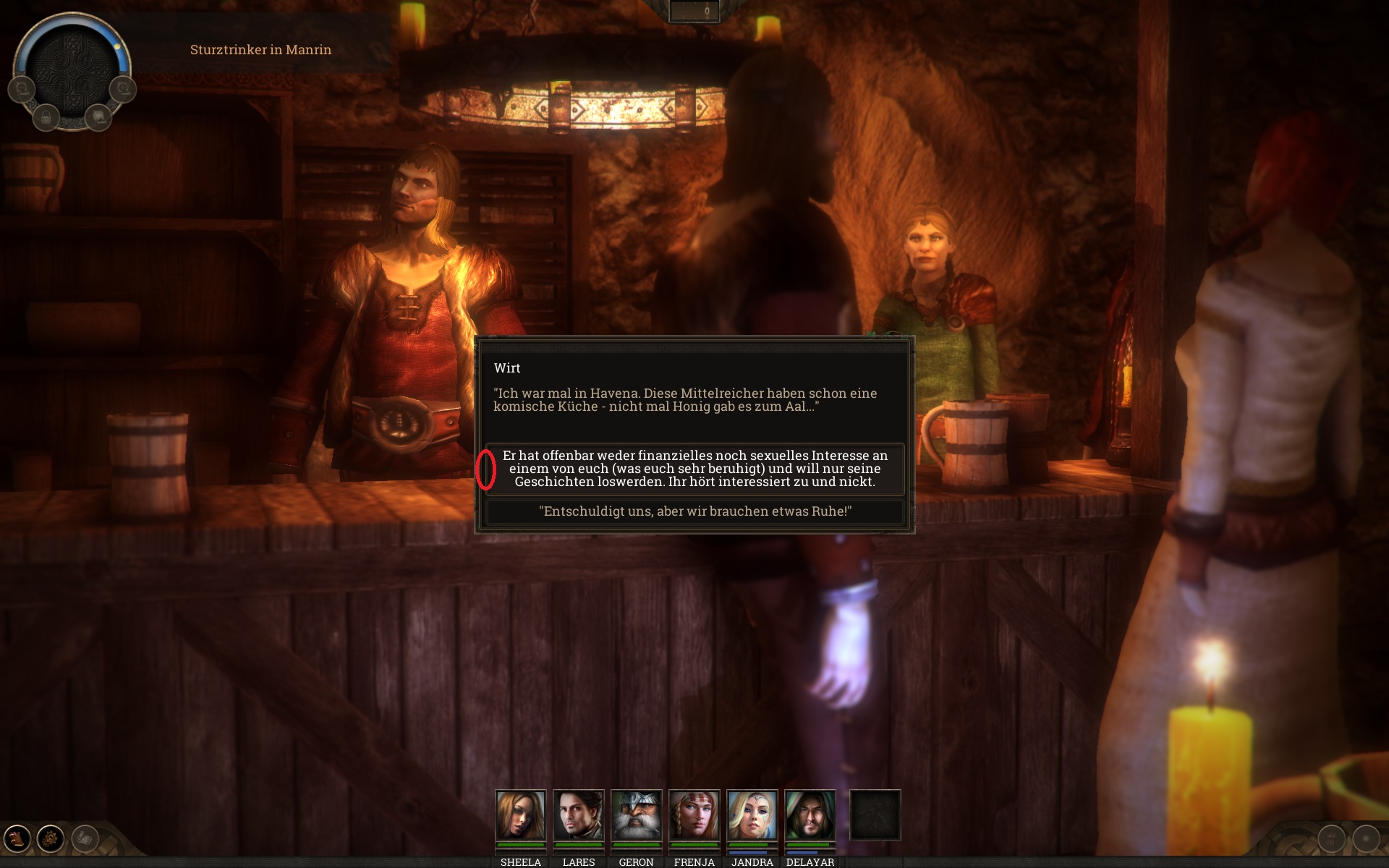The height and width of the screenshot is (868, 1389).
Task: Pick Frenja's portrait in the party bar
Action: click(x=694, y=815)
